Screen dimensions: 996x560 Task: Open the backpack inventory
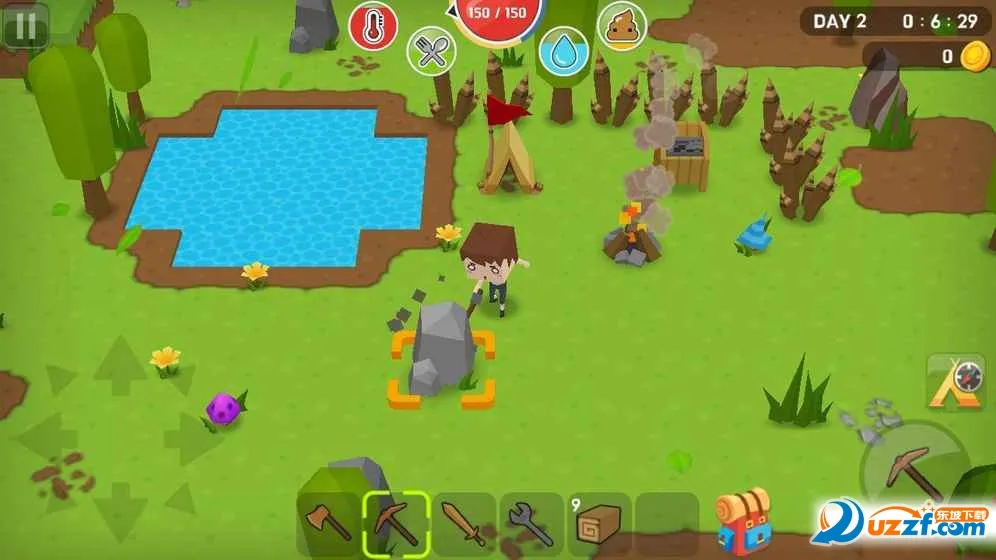click(742, 520)
